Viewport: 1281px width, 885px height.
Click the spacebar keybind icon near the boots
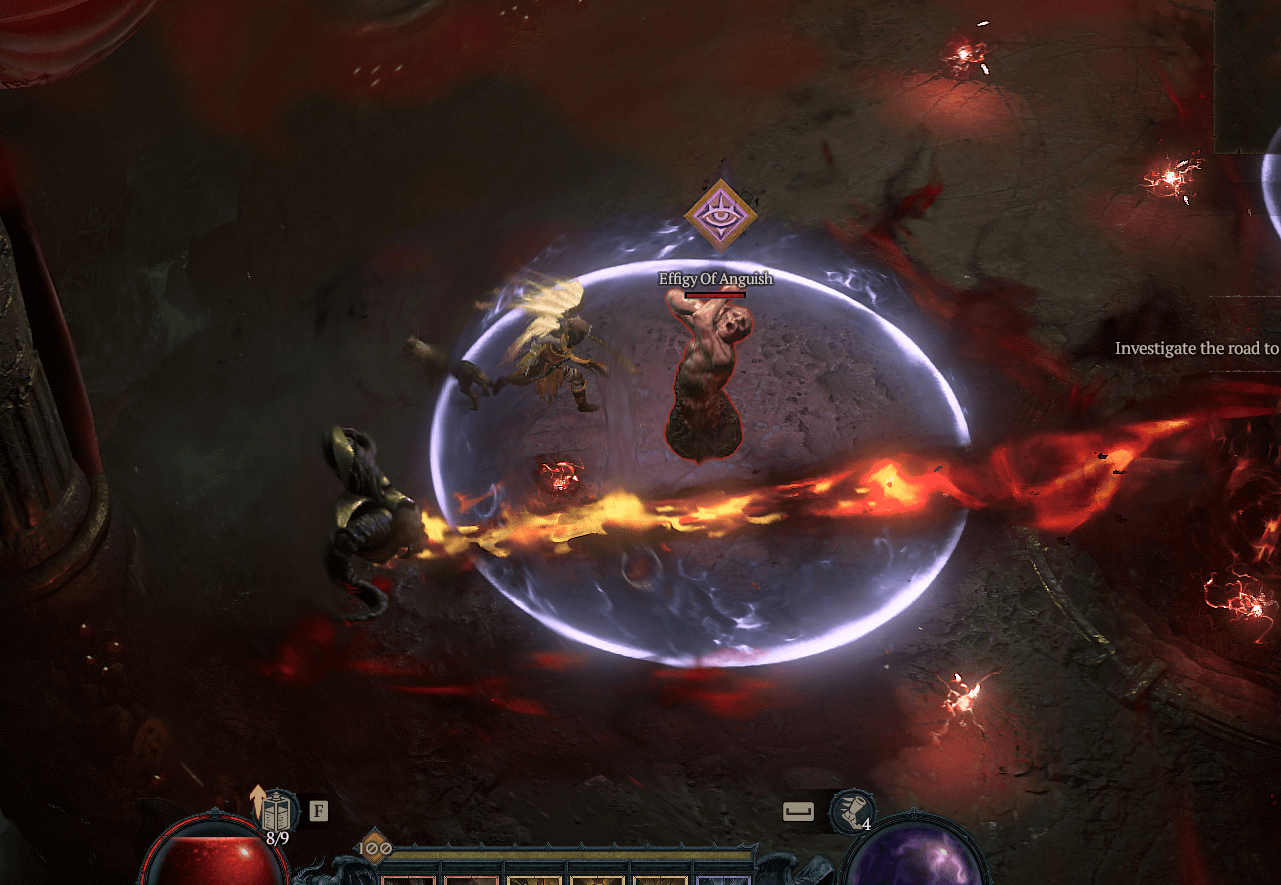coord(799,812)
